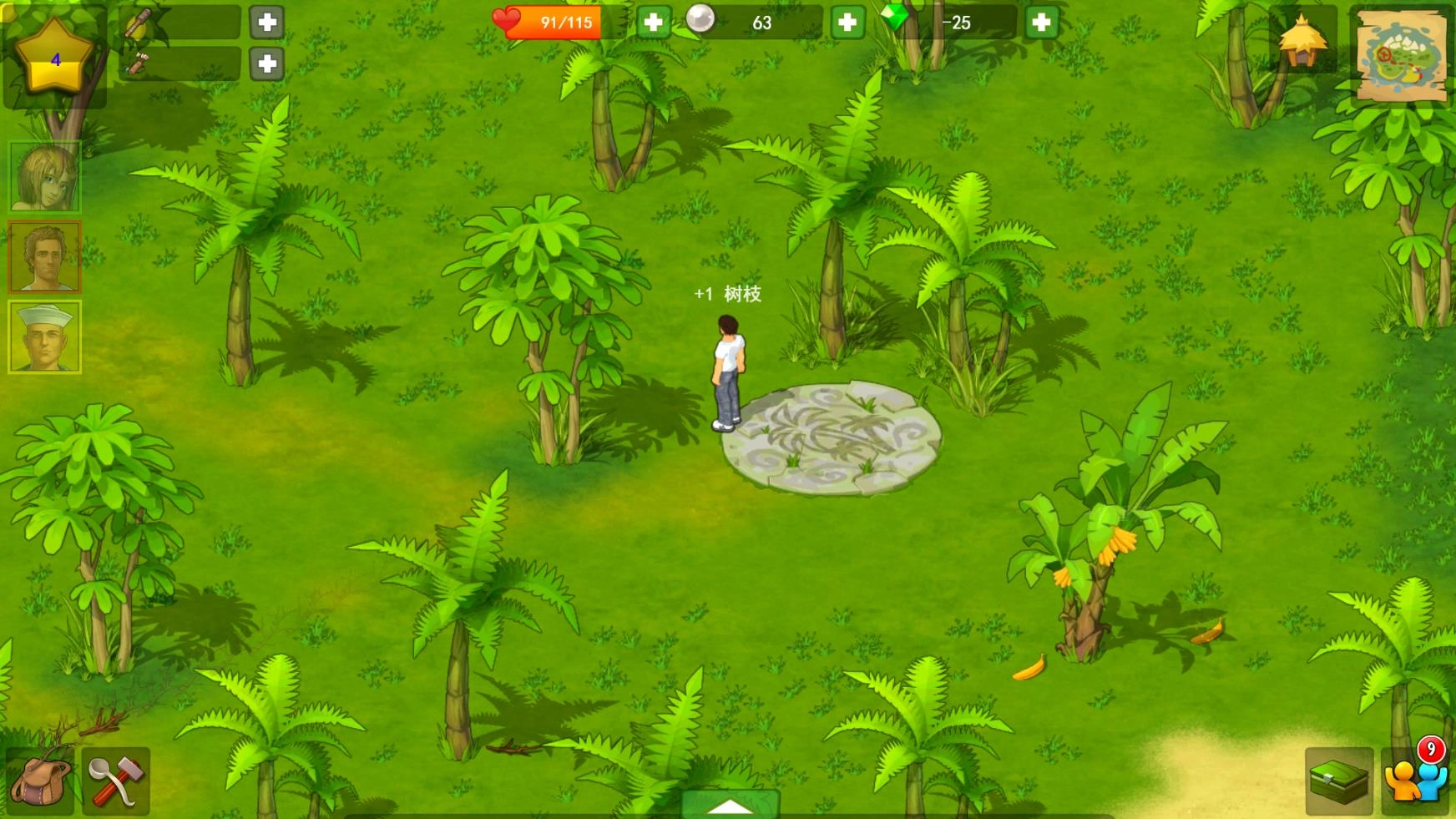Open the crafting hammer menu
The height and width of the screenshot is (819, 1456).
click(x=115, y=783)
